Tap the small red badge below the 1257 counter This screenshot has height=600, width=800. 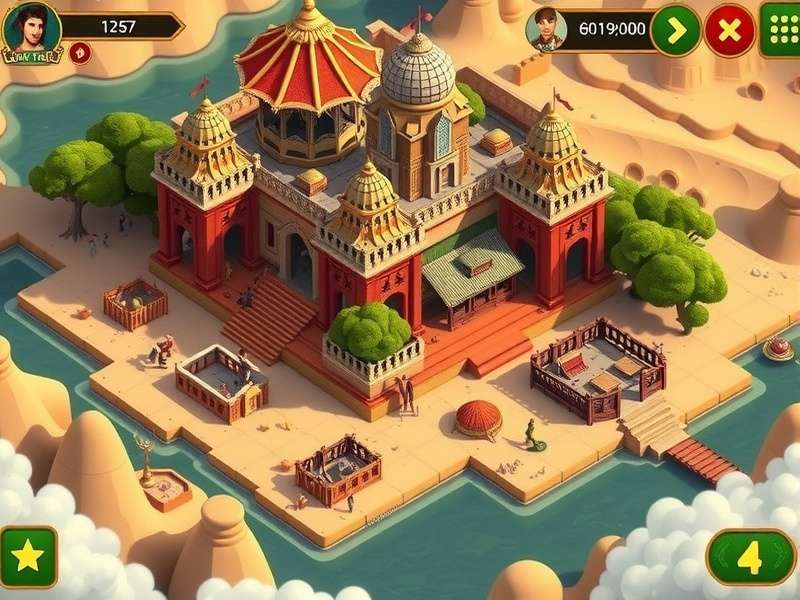pos(81,53)
